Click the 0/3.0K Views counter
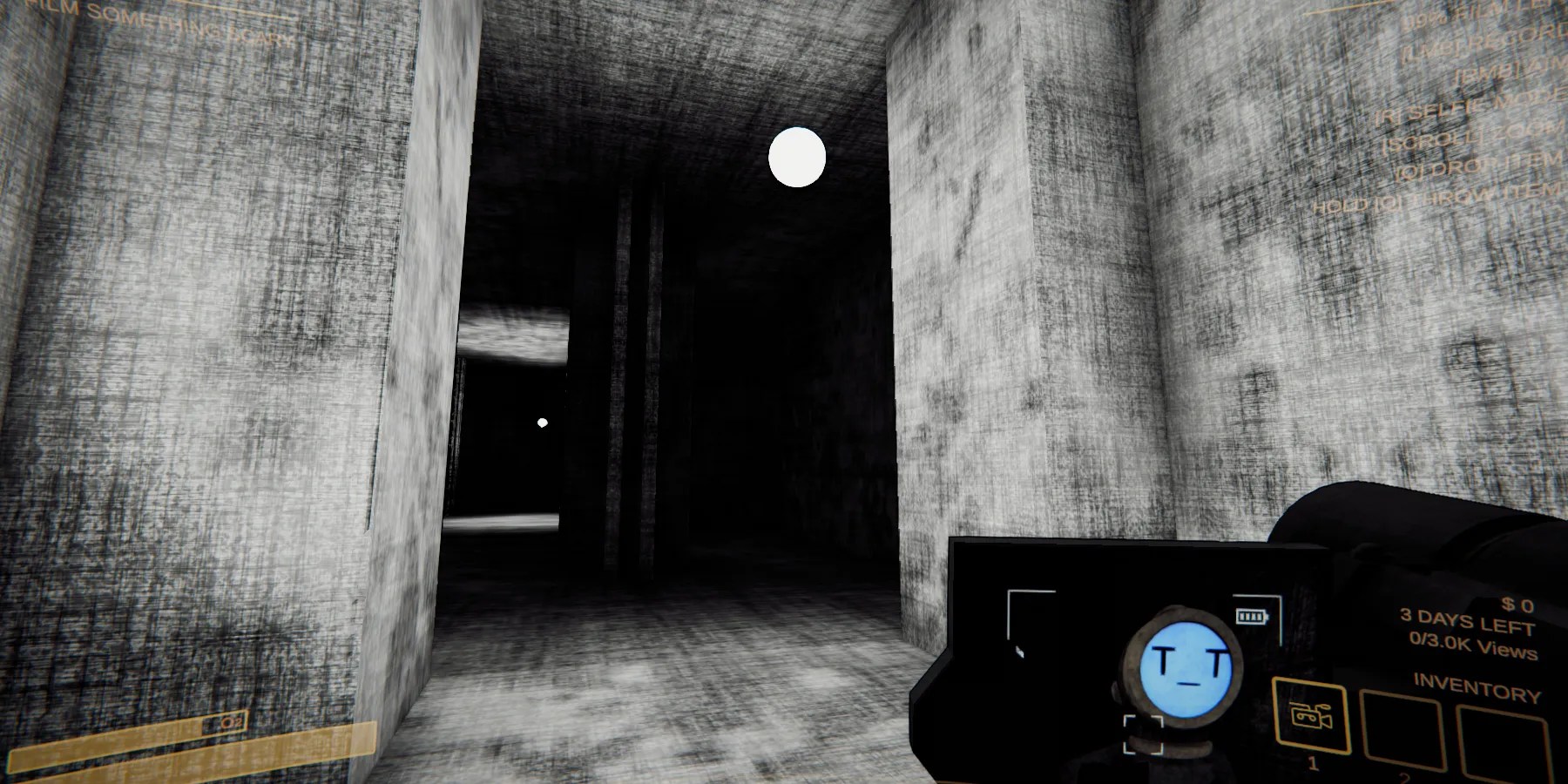The width and height of the screenshot is (1568, 784). 1475,646
